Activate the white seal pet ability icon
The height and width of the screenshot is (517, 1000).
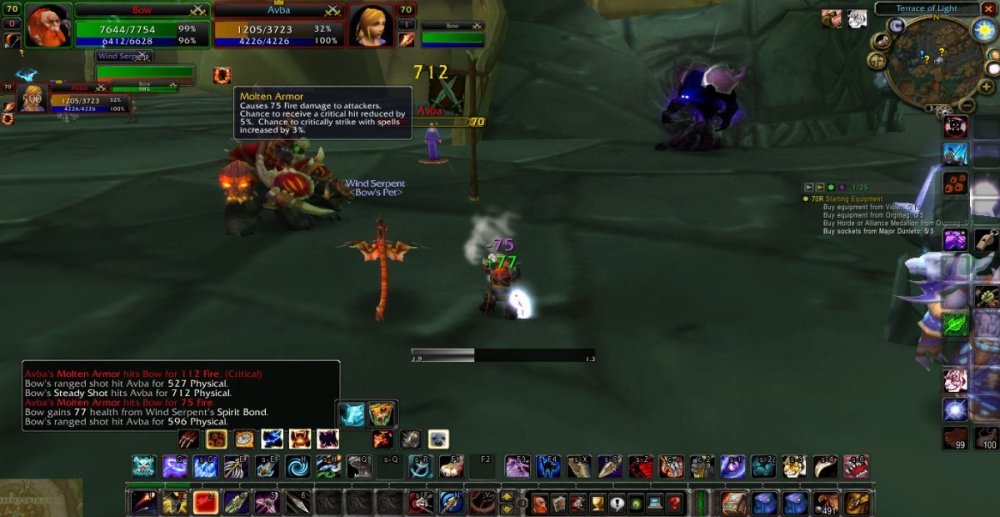pos(438,439)
